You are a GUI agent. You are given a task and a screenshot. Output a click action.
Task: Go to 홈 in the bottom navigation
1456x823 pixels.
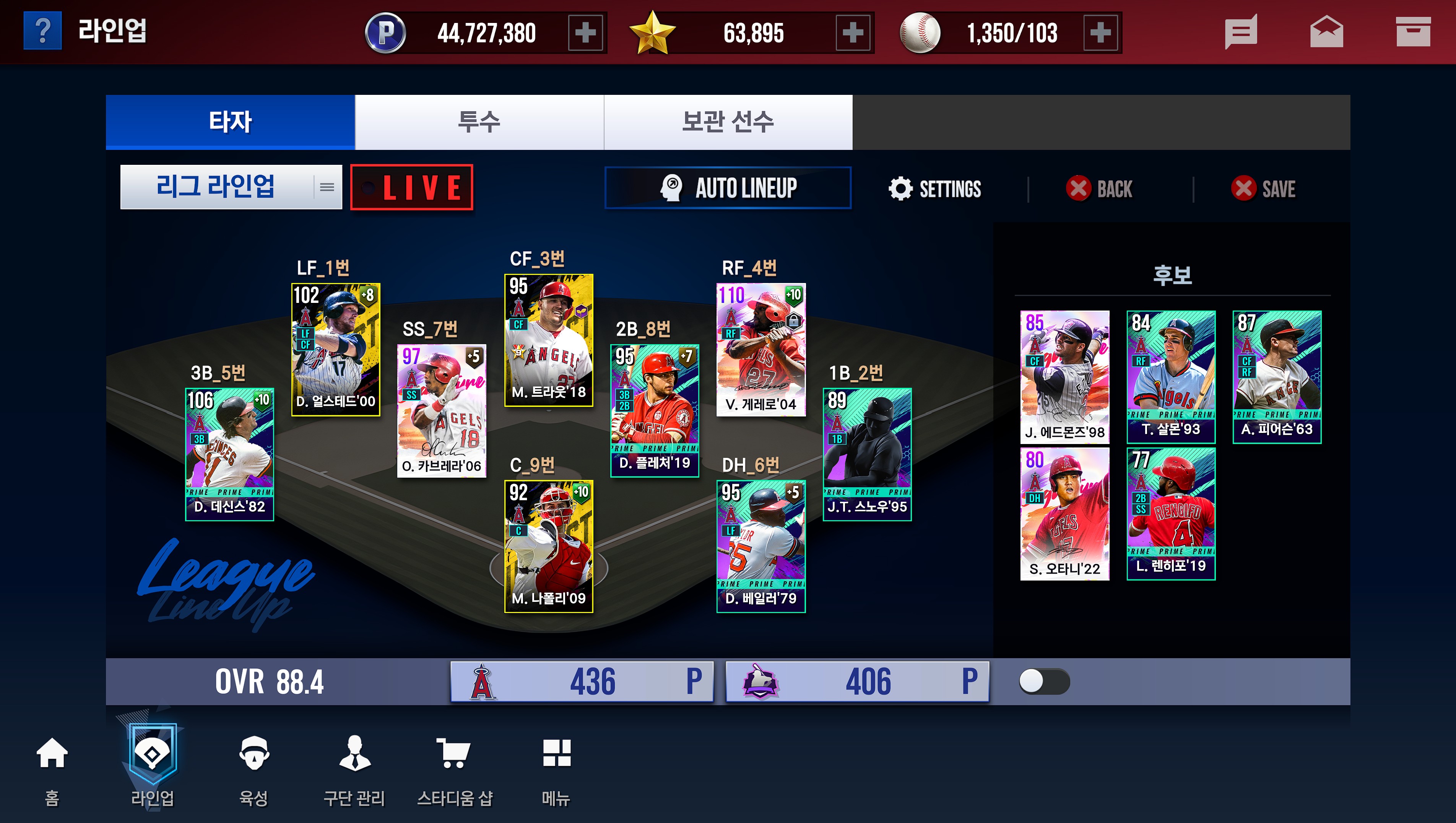click(x=52, y=769)
